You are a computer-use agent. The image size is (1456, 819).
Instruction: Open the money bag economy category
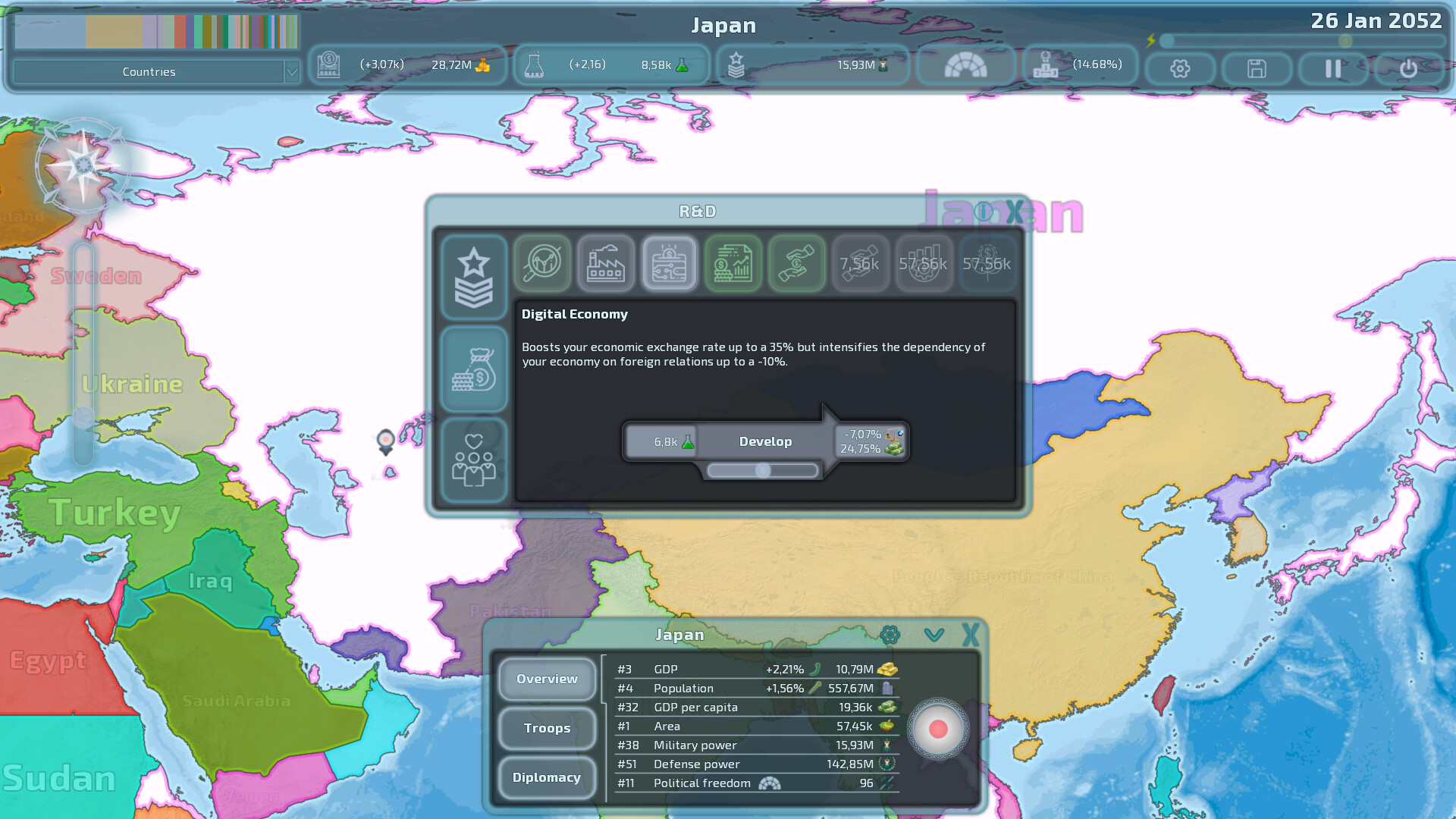(474, 369)
